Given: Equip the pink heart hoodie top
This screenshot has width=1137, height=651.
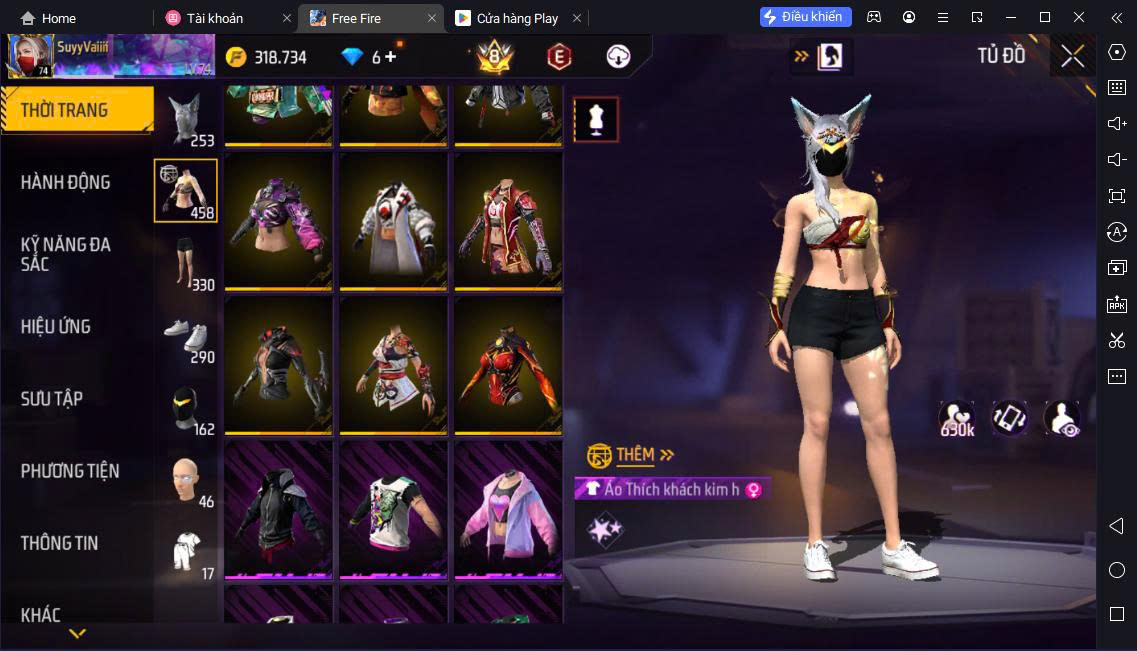Looking at the screenshot, I should click(509, 508).
